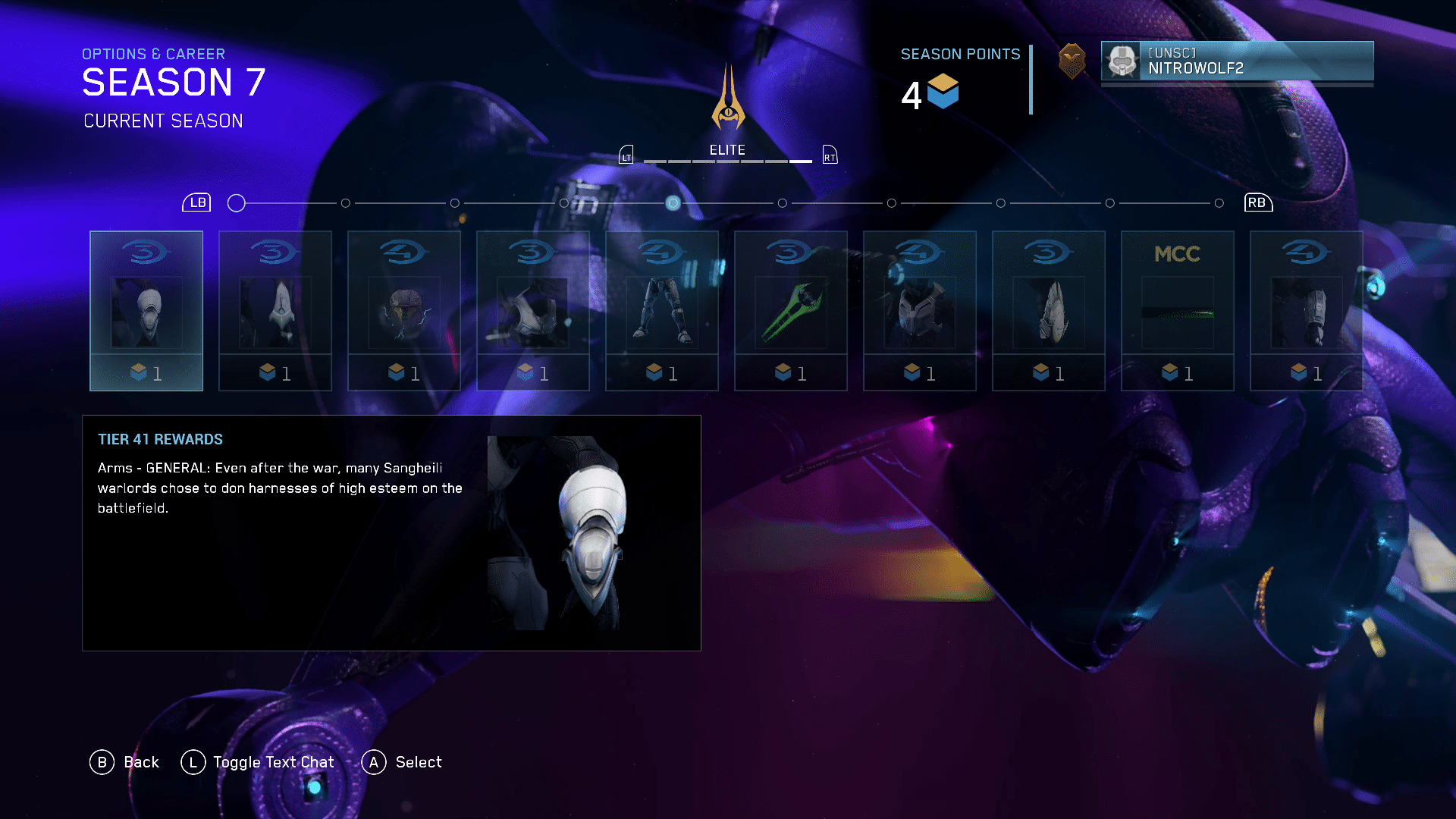Select the Tier 41 GENERAL arms reward tile
The height and width of the screenshot is (819, 1456).
point(146,311)
